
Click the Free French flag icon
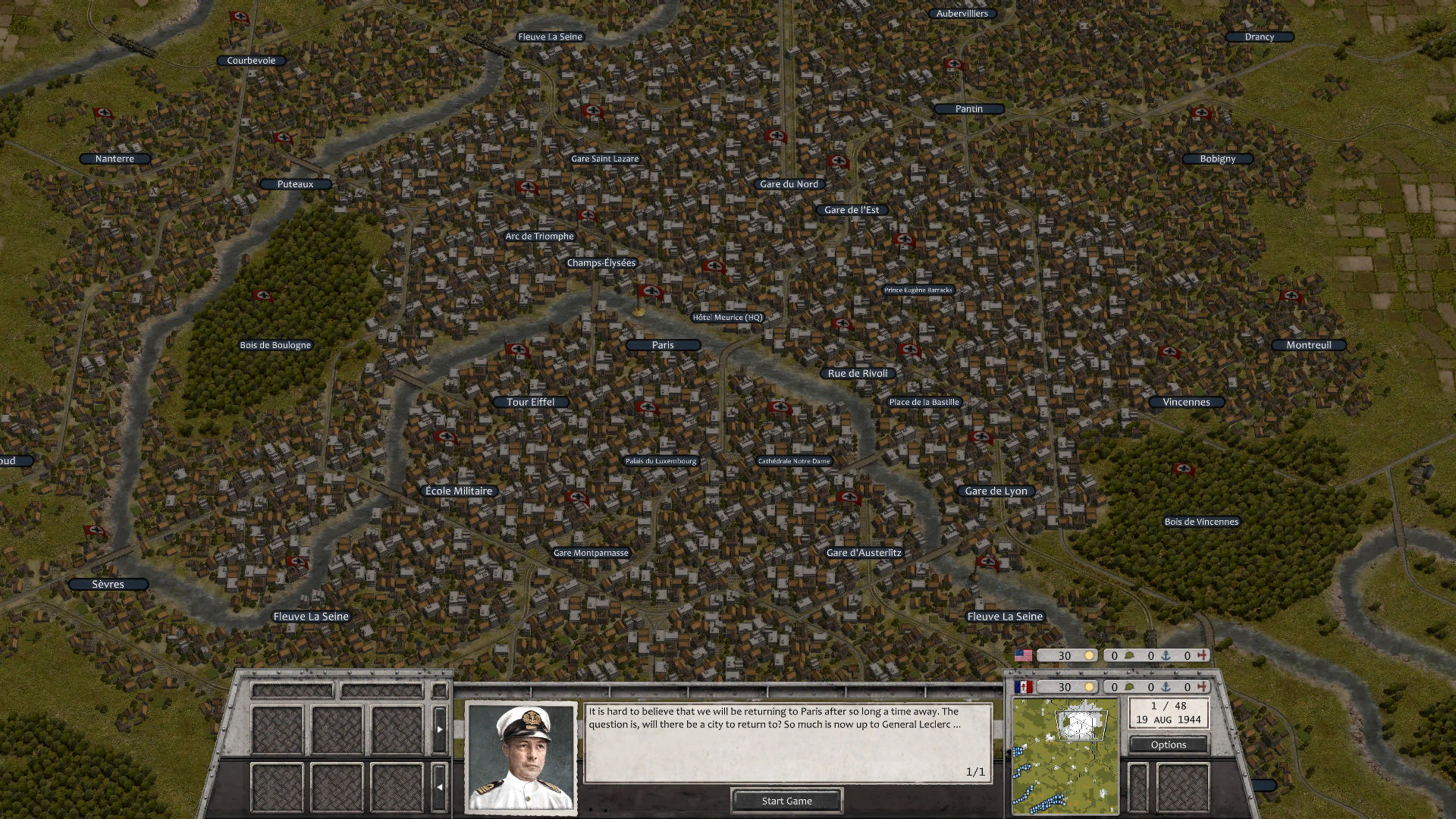1025,686
